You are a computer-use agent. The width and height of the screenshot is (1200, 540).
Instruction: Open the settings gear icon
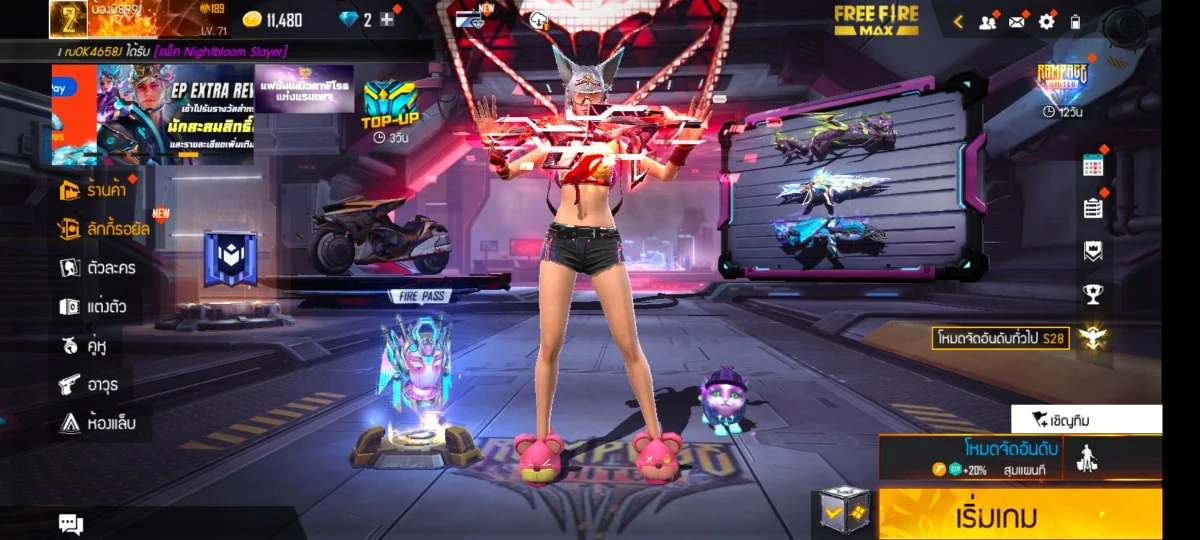[x=1047, y=21]
